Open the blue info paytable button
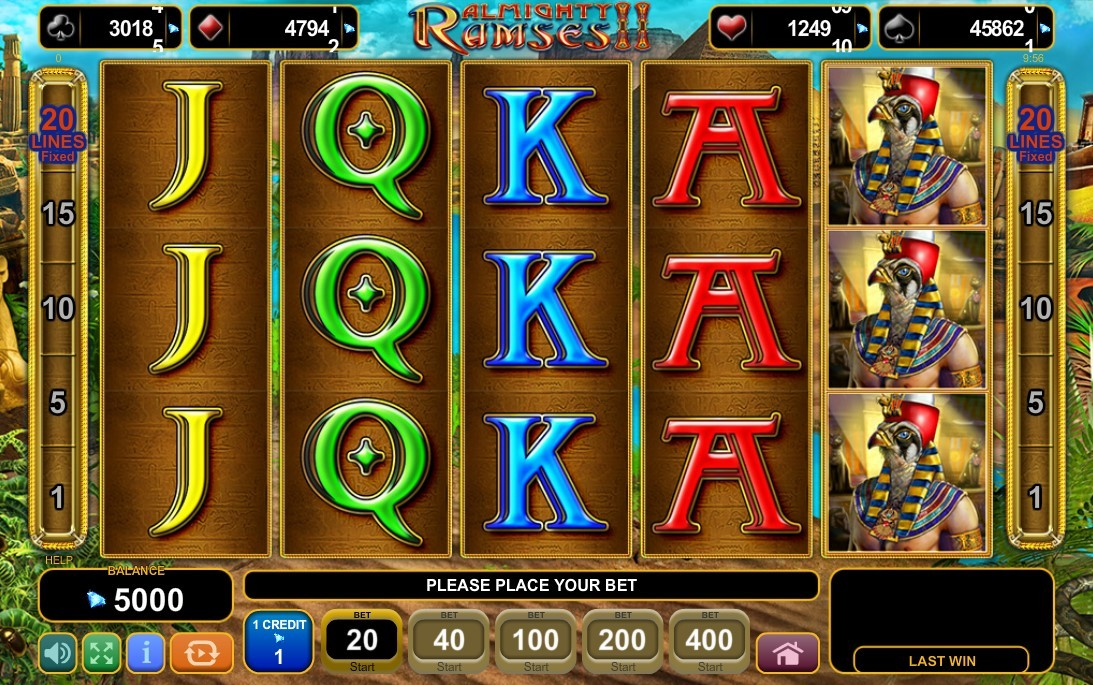The height and width of the screenshot is (685, 1093). (x=145, y=654)
